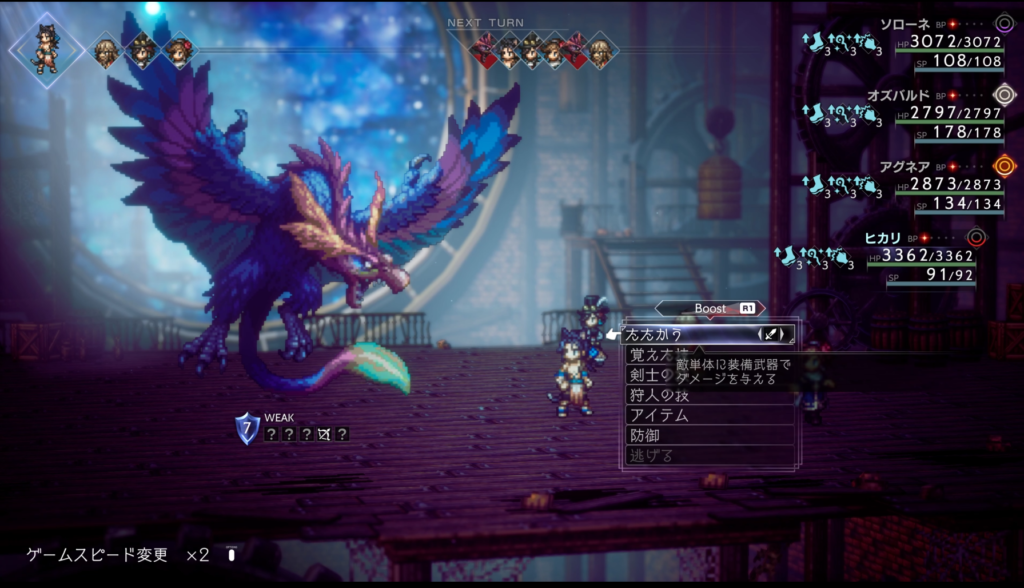Choose the 防御 defend command
The width and height of the screenshot is (1024, 588).
646,435
